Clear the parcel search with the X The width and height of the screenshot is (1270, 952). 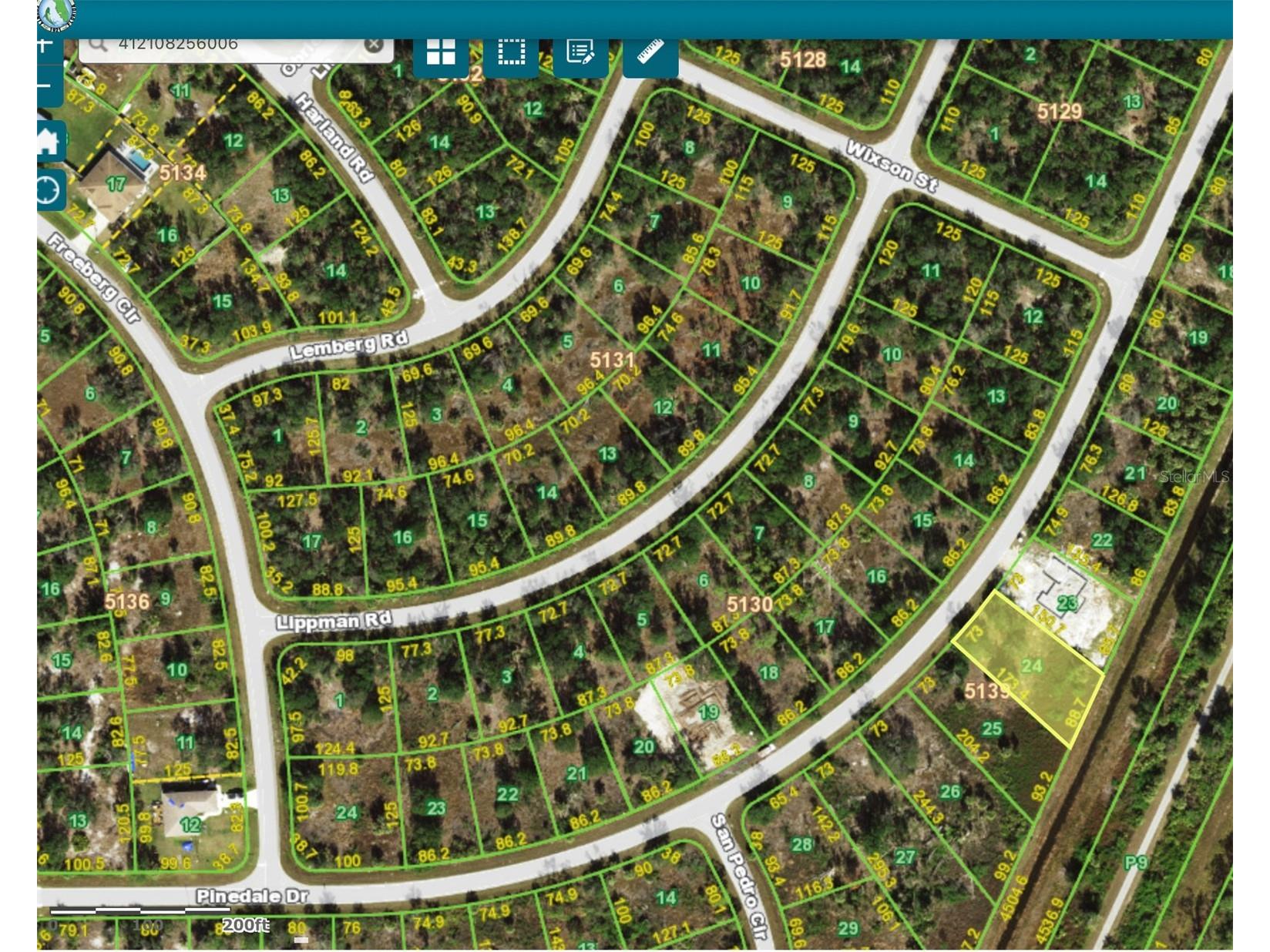(374, 45)
